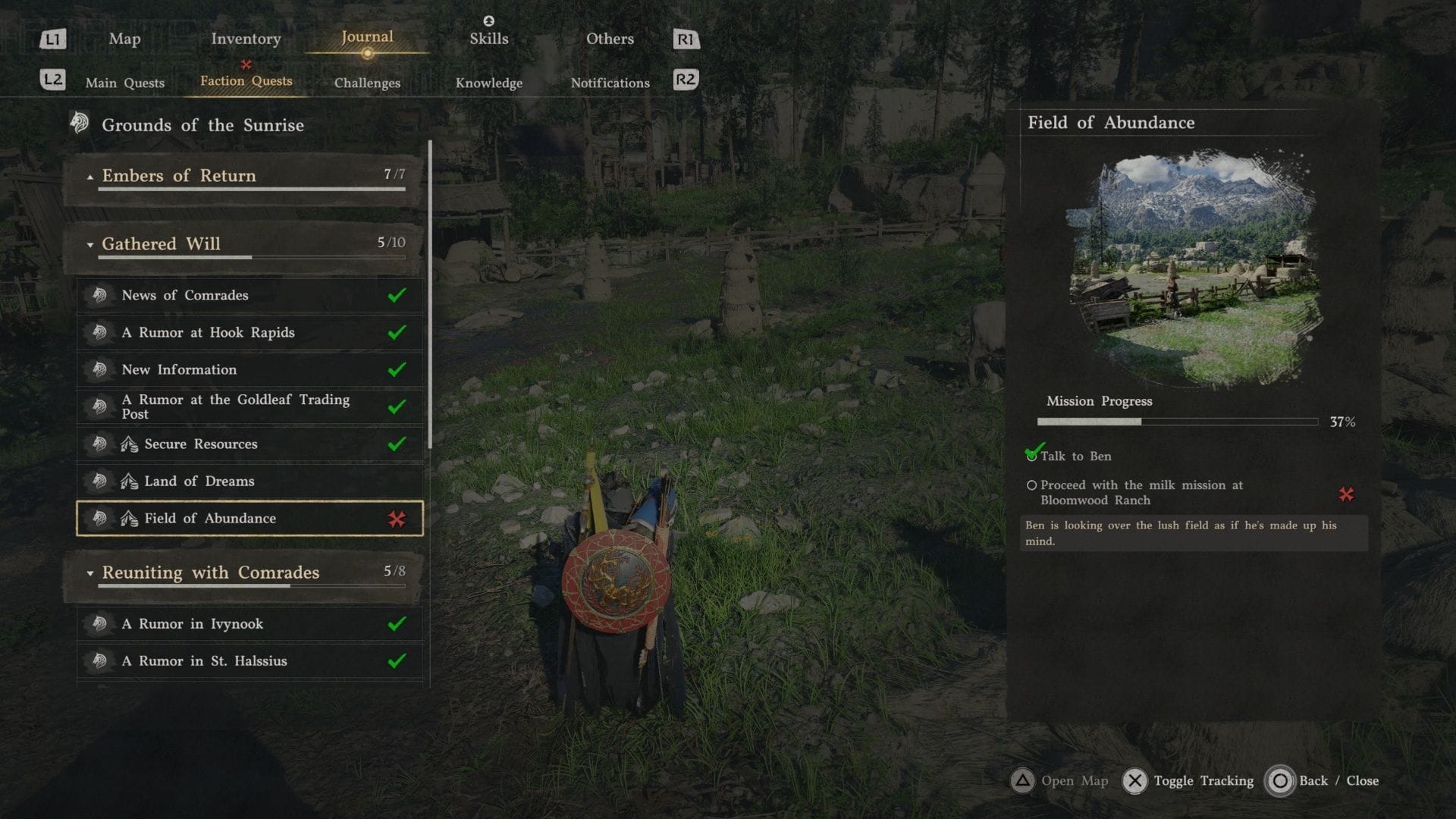The width and height of the screenshot is (1456, 819).
Task: Show the Main Quests list
Action: coord(124,83)
